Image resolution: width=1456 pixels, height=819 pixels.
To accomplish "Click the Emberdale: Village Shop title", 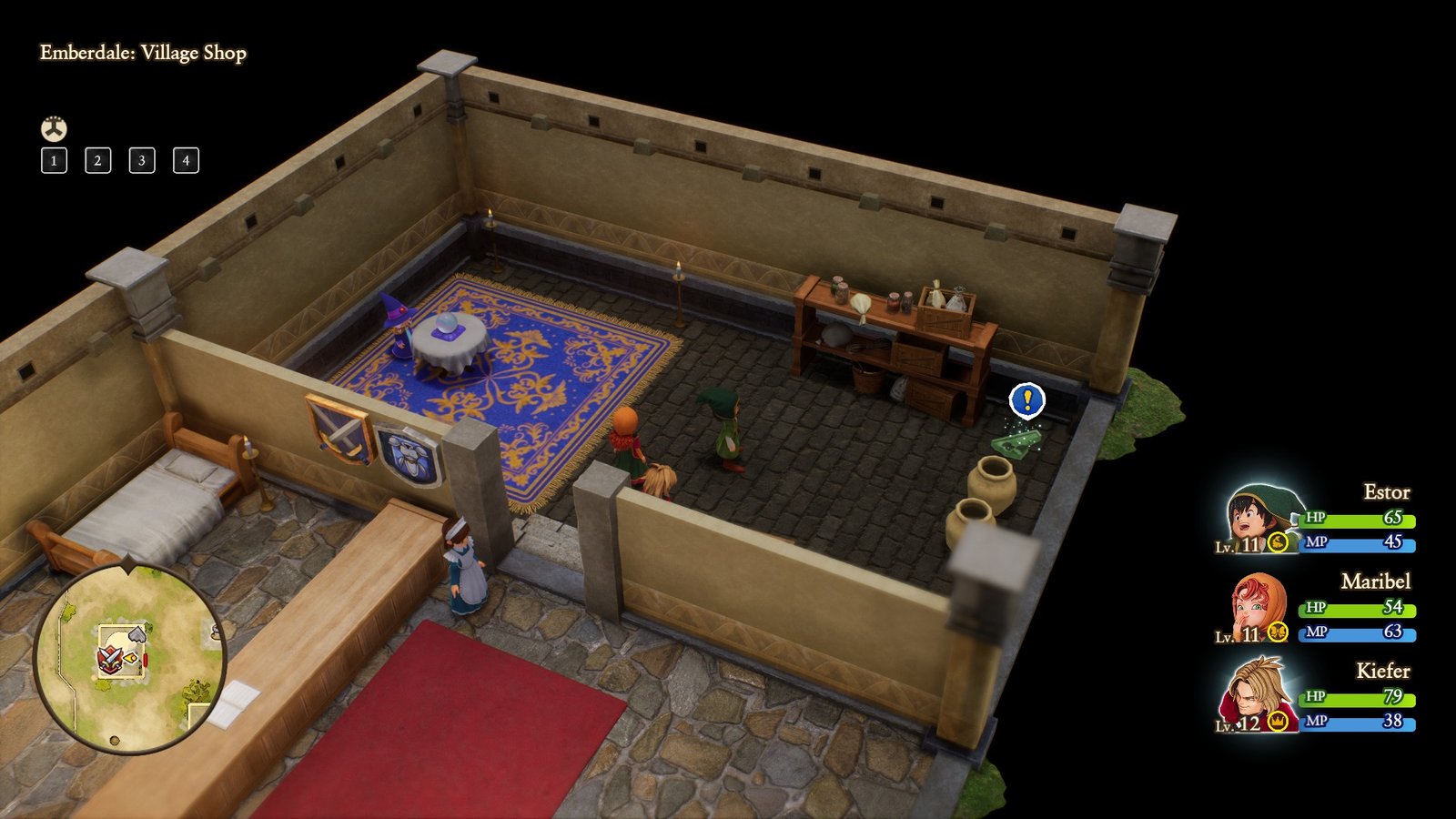I will click(x=142, y=55).
